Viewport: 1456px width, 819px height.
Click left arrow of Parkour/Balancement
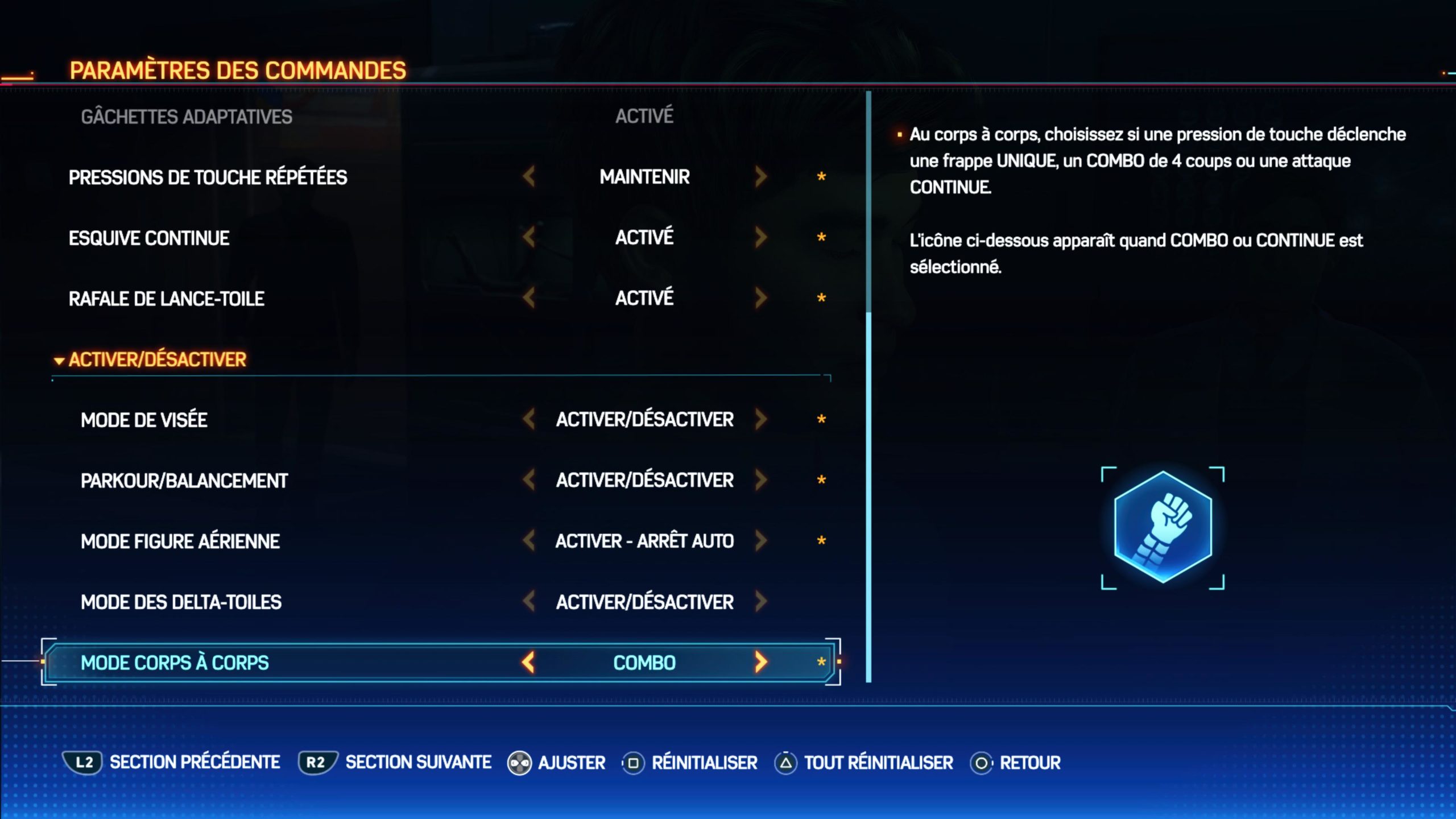[x=529, y=480]
